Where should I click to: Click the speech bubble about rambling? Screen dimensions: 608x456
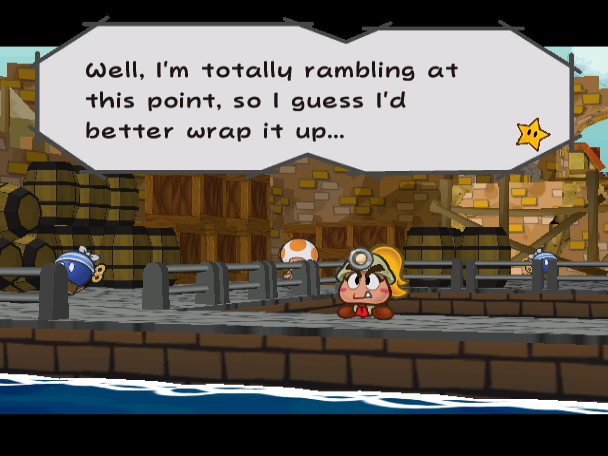click(x=300, y=100)
